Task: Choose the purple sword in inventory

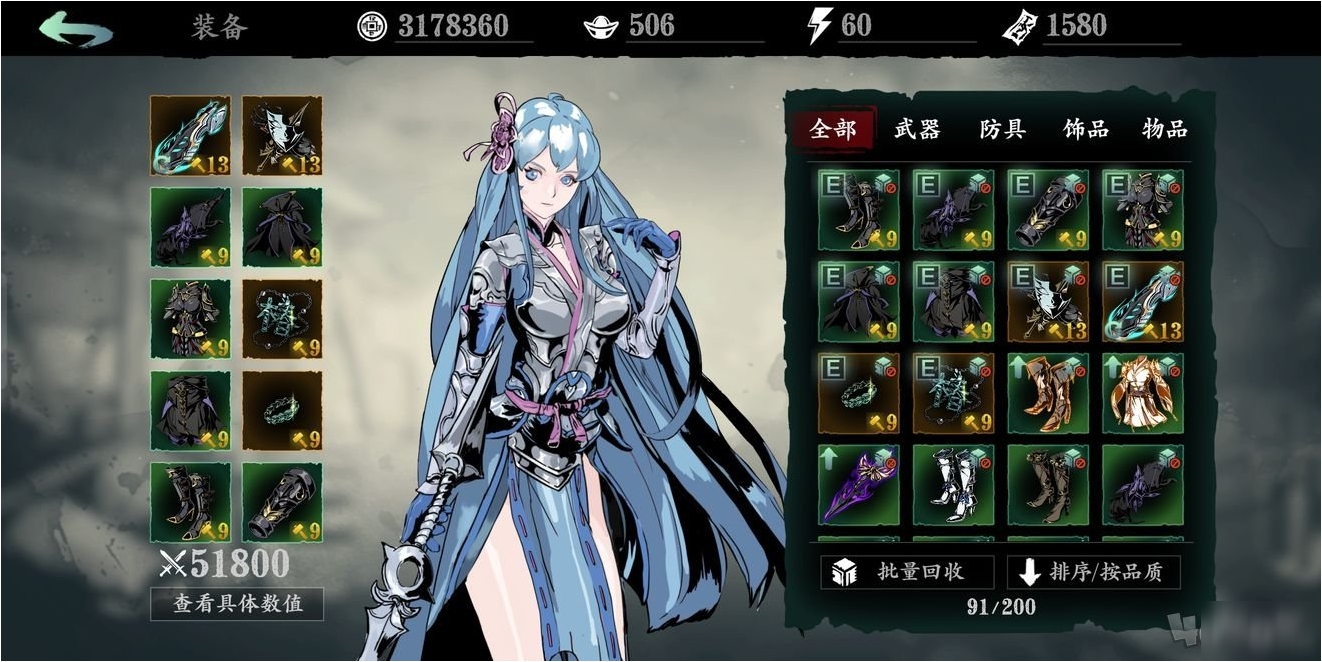Action: (858, 485)
